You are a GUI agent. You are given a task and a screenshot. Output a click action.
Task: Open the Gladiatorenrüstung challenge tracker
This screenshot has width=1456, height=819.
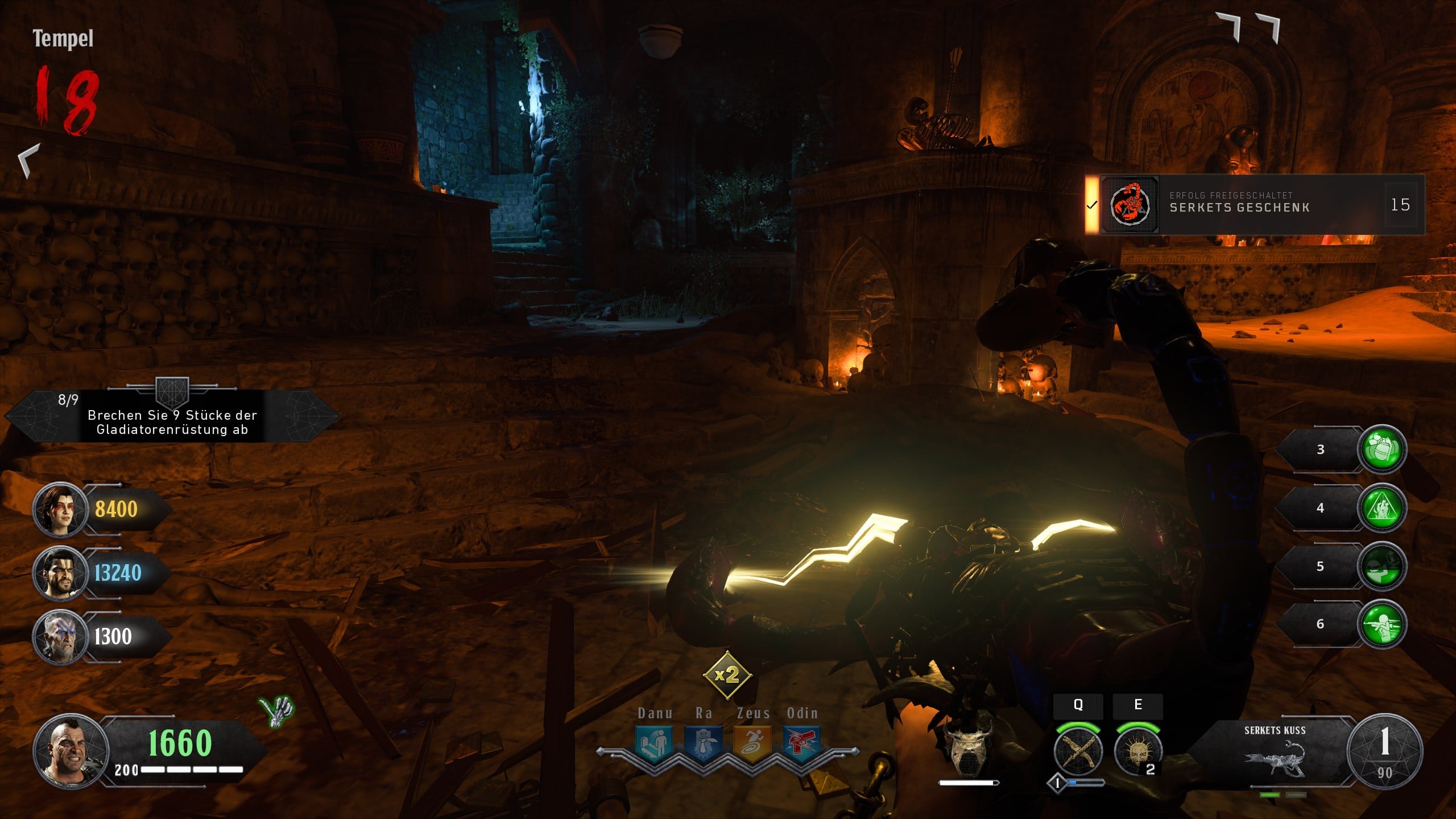coord(172,416)
